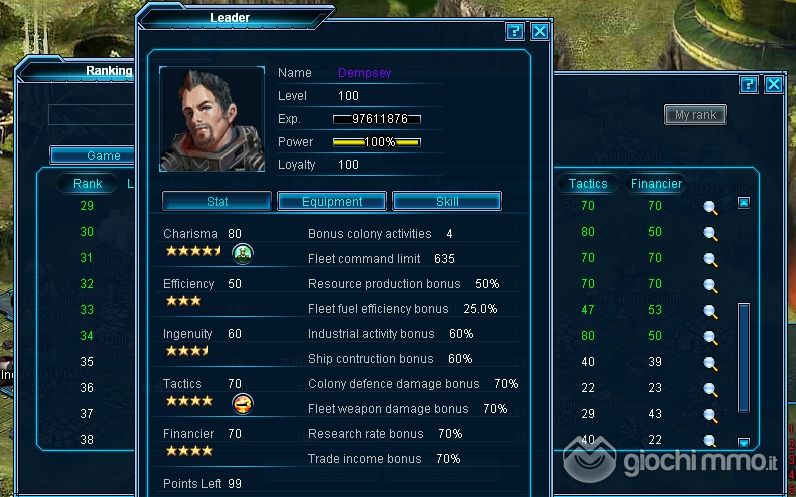Show the leader's Skill tab

coord(447,201)
